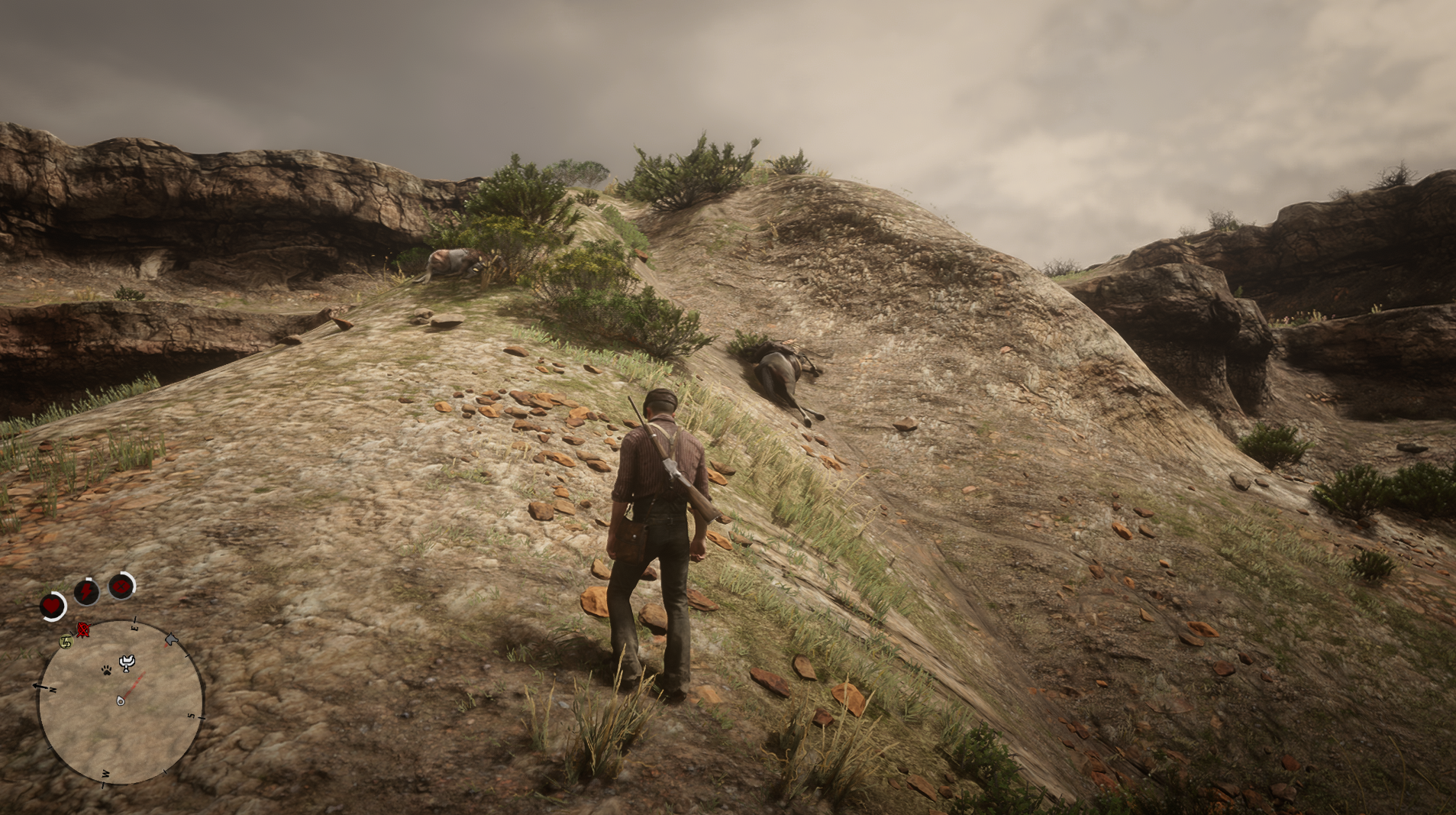This screenshot has width=1456, height=815.
Task: Click the yellow TD mission marker
Action: tap(66, 642)
